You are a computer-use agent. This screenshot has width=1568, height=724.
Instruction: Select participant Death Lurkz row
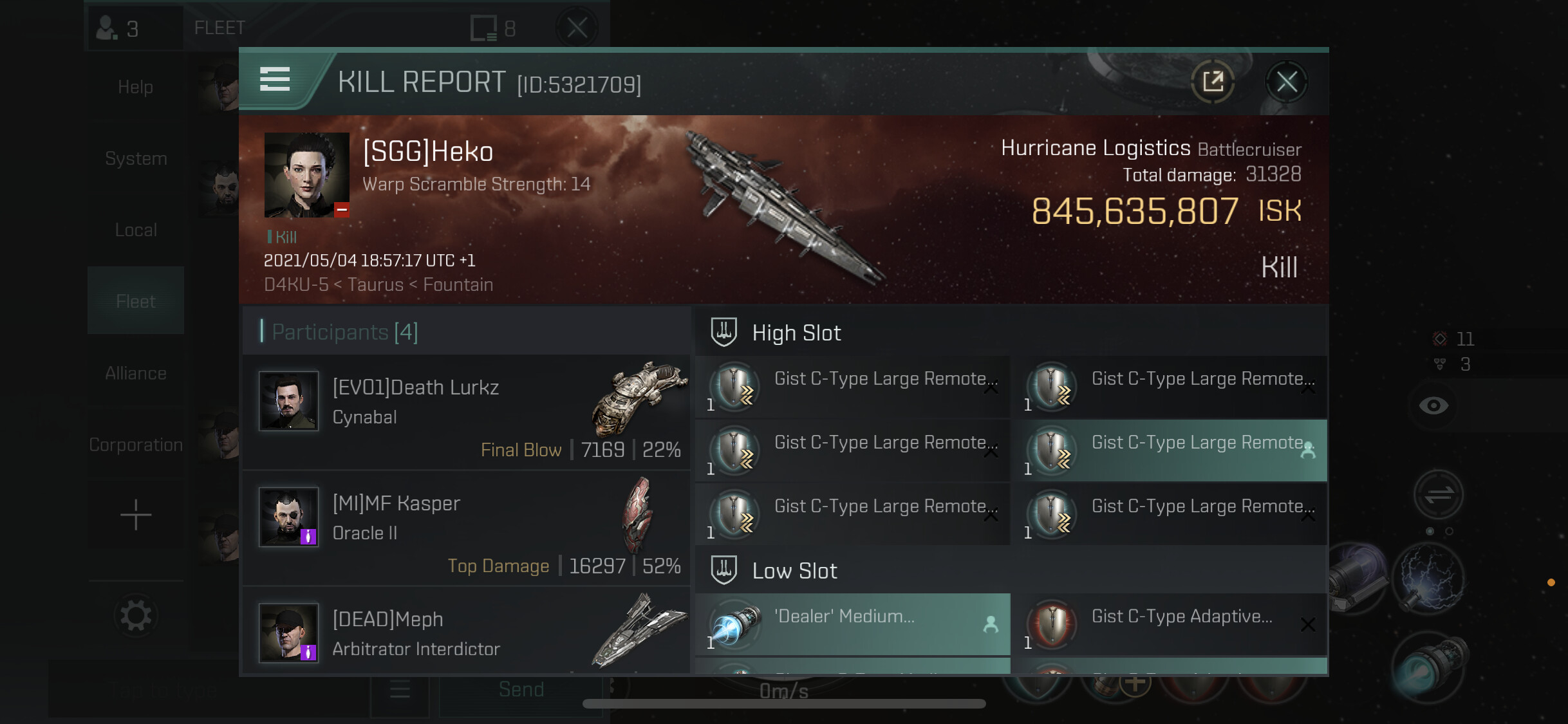(x=467, y=412)
